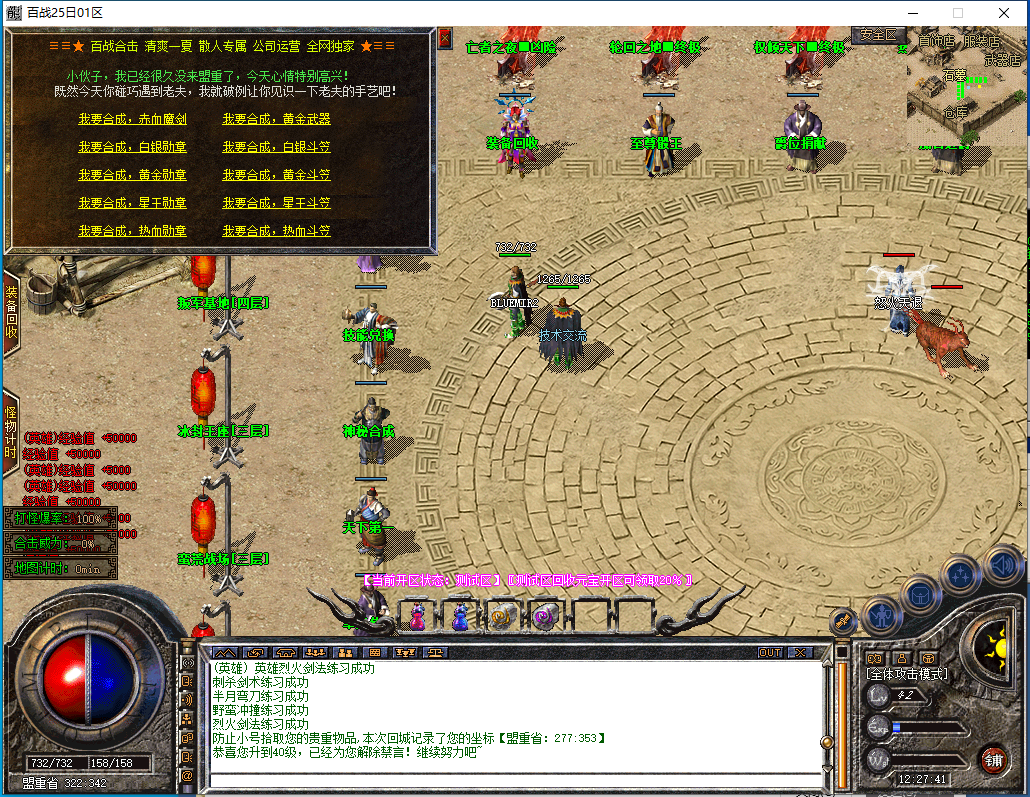
Task: Close the NPC dialogue panel
Action: (x=445, y=38)
